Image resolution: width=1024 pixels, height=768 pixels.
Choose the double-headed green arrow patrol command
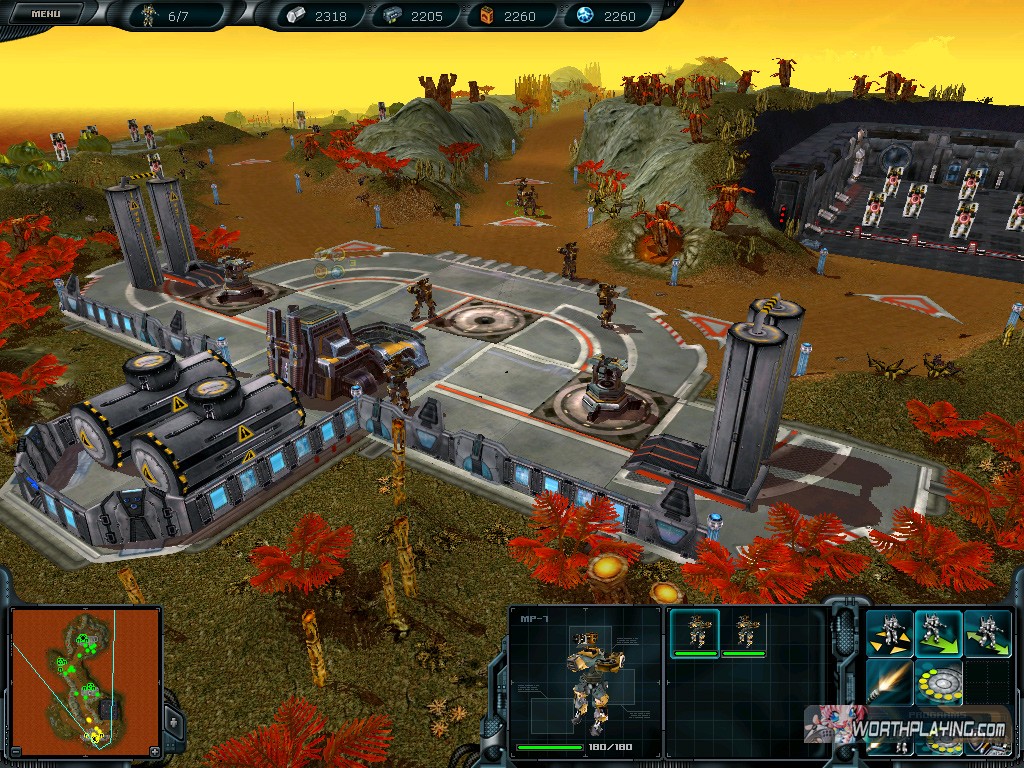pos(987,634)
